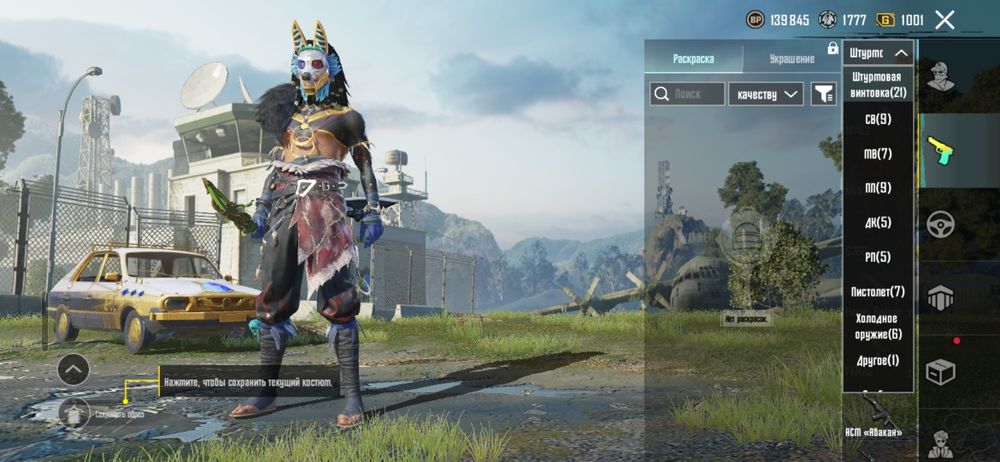Pick the РП(5) category entry
Image resolution: width=1000 pixels, height=462 pixels.
coord(877,257)
